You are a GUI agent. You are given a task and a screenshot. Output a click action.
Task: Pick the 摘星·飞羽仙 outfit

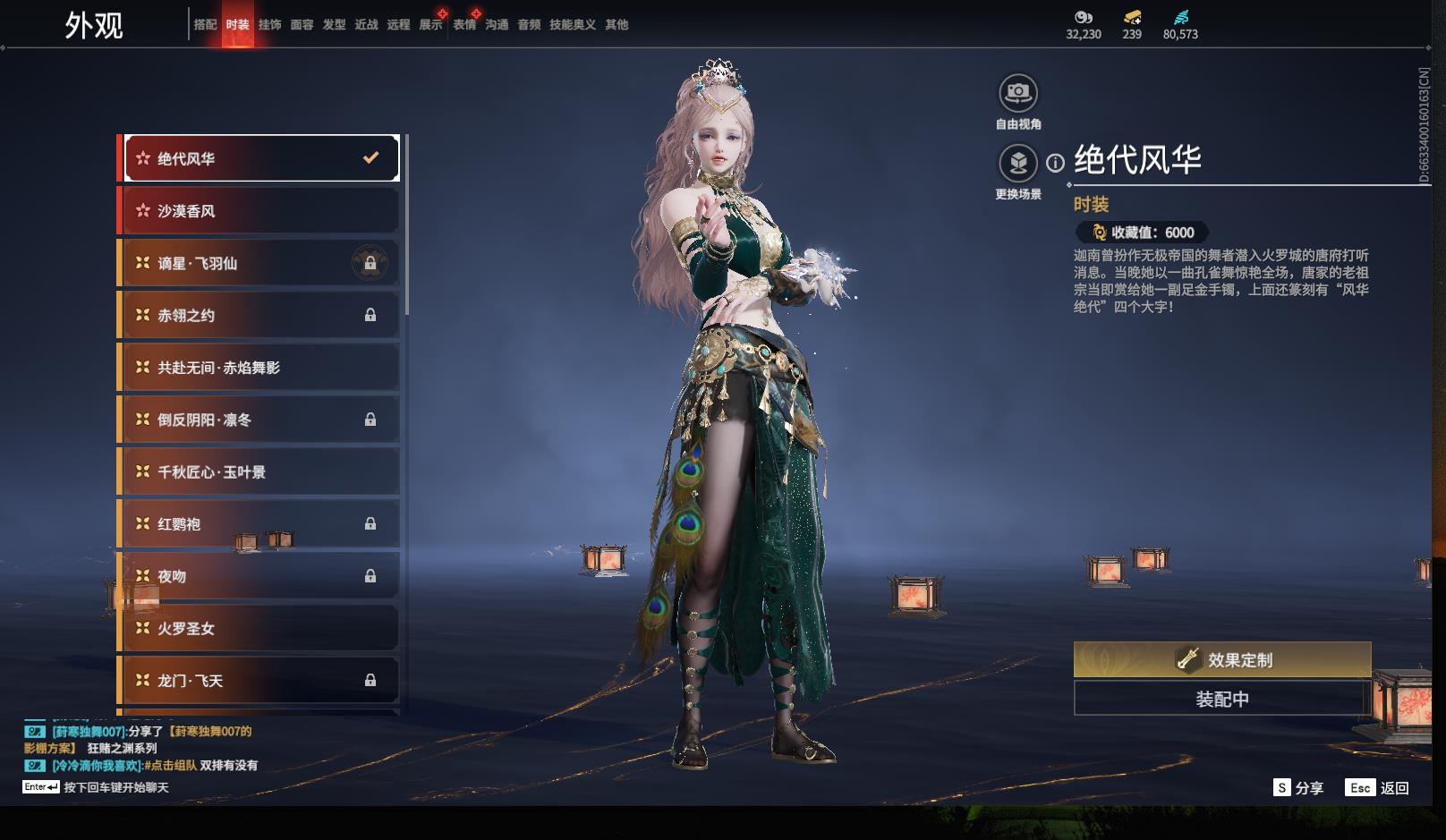click(259, 263)
